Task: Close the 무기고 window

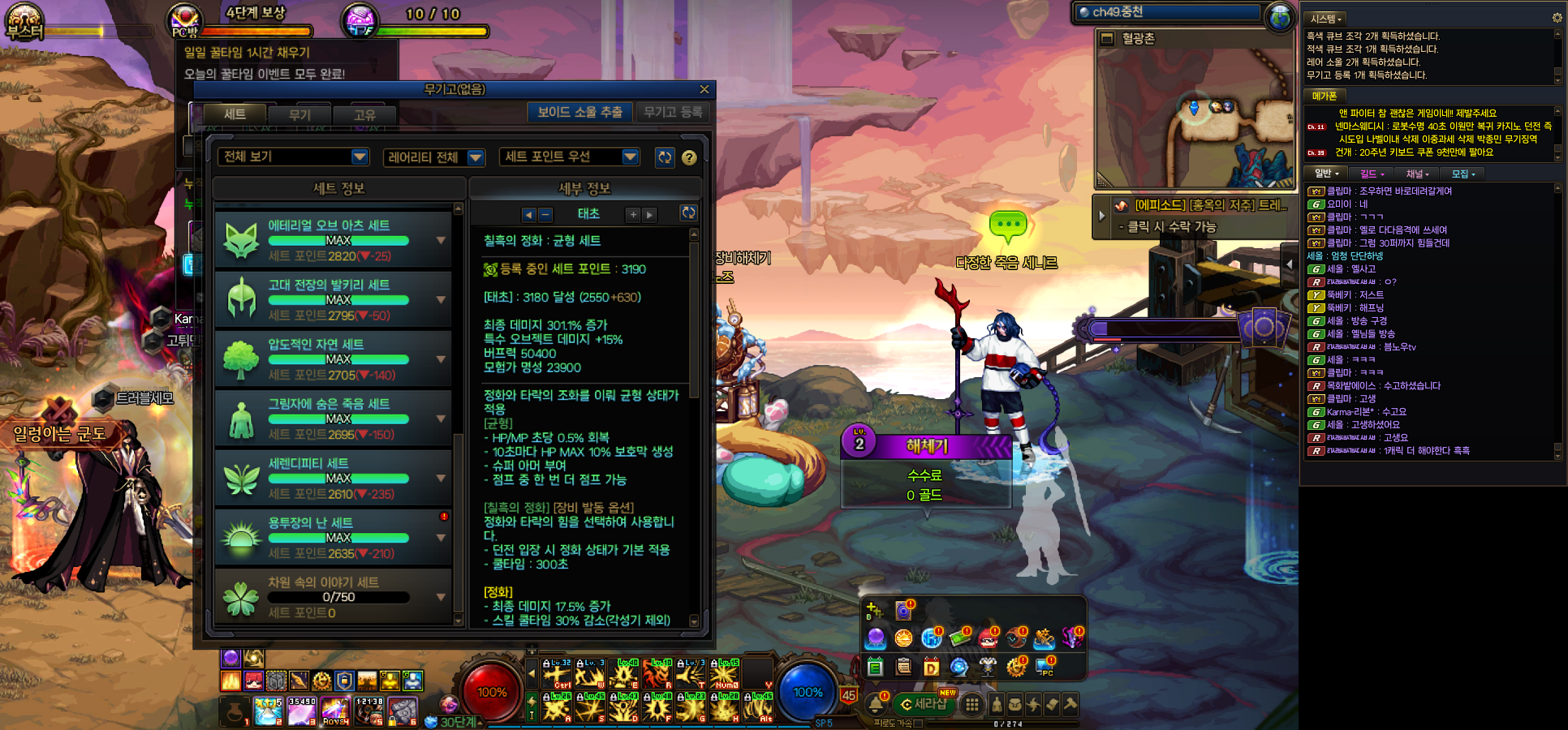Action: click(x=704, y=89)
